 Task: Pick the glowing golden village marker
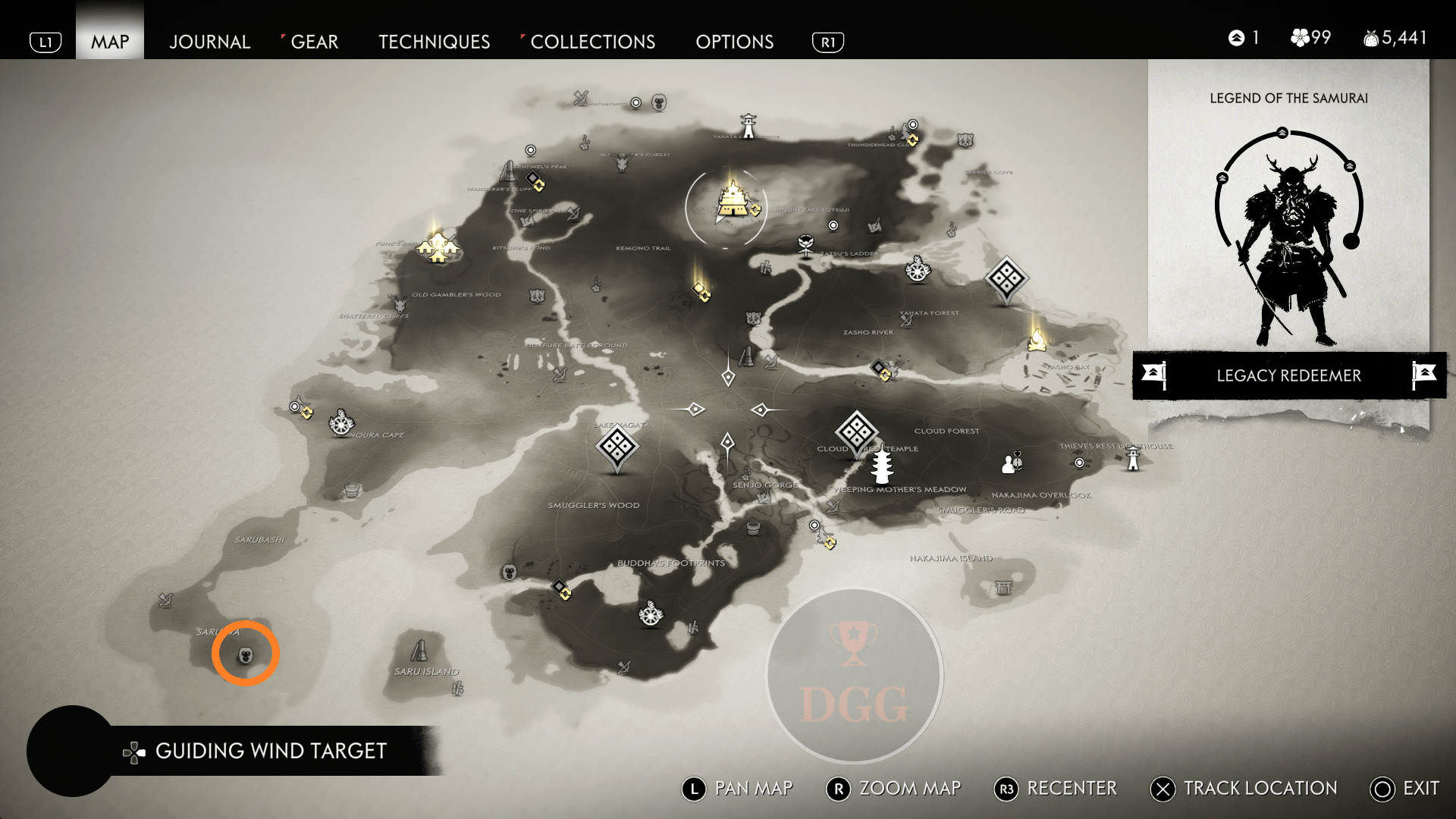(x=438, y=246)
